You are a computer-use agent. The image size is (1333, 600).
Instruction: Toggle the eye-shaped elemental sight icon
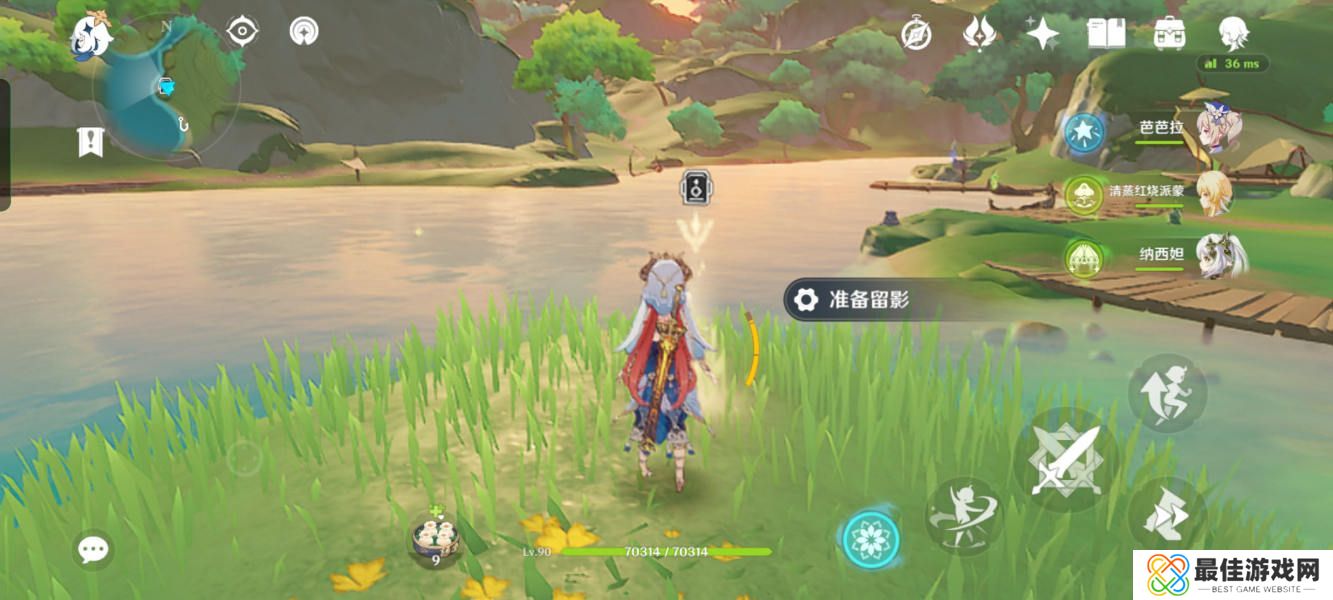point(242,32)
